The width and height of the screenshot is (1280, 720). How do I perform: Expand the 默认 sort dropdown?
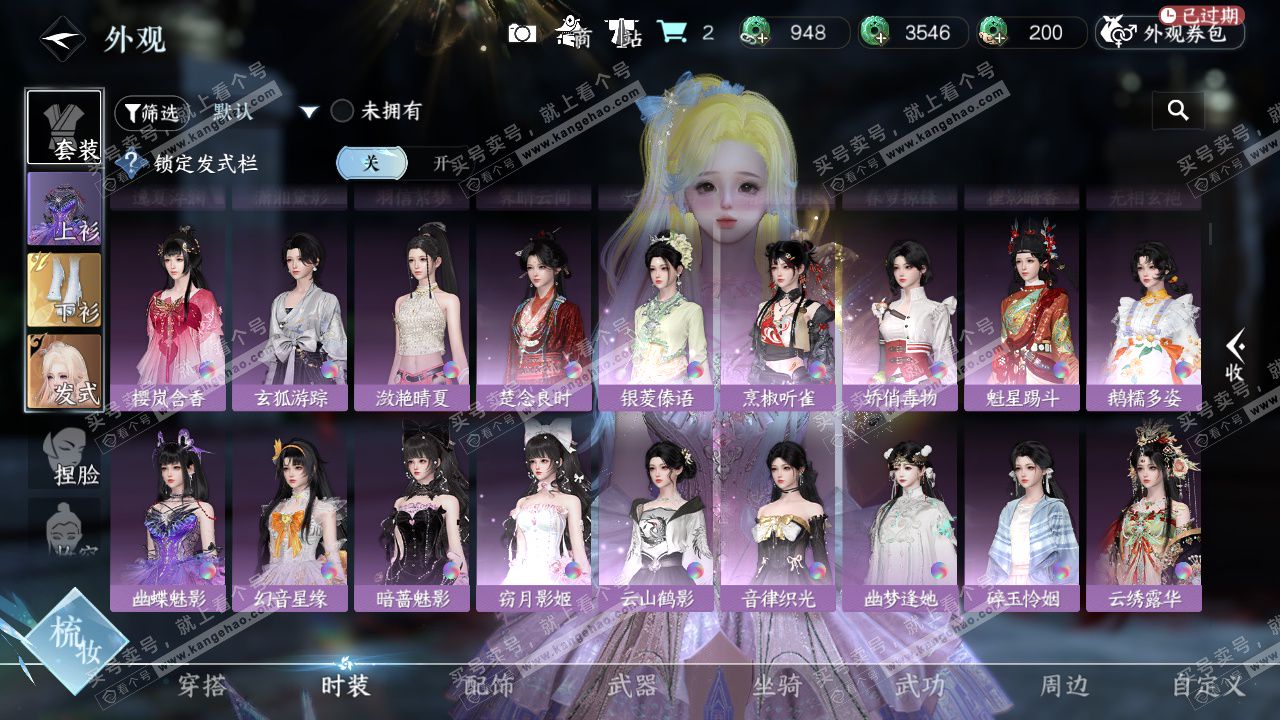(309, 112)
